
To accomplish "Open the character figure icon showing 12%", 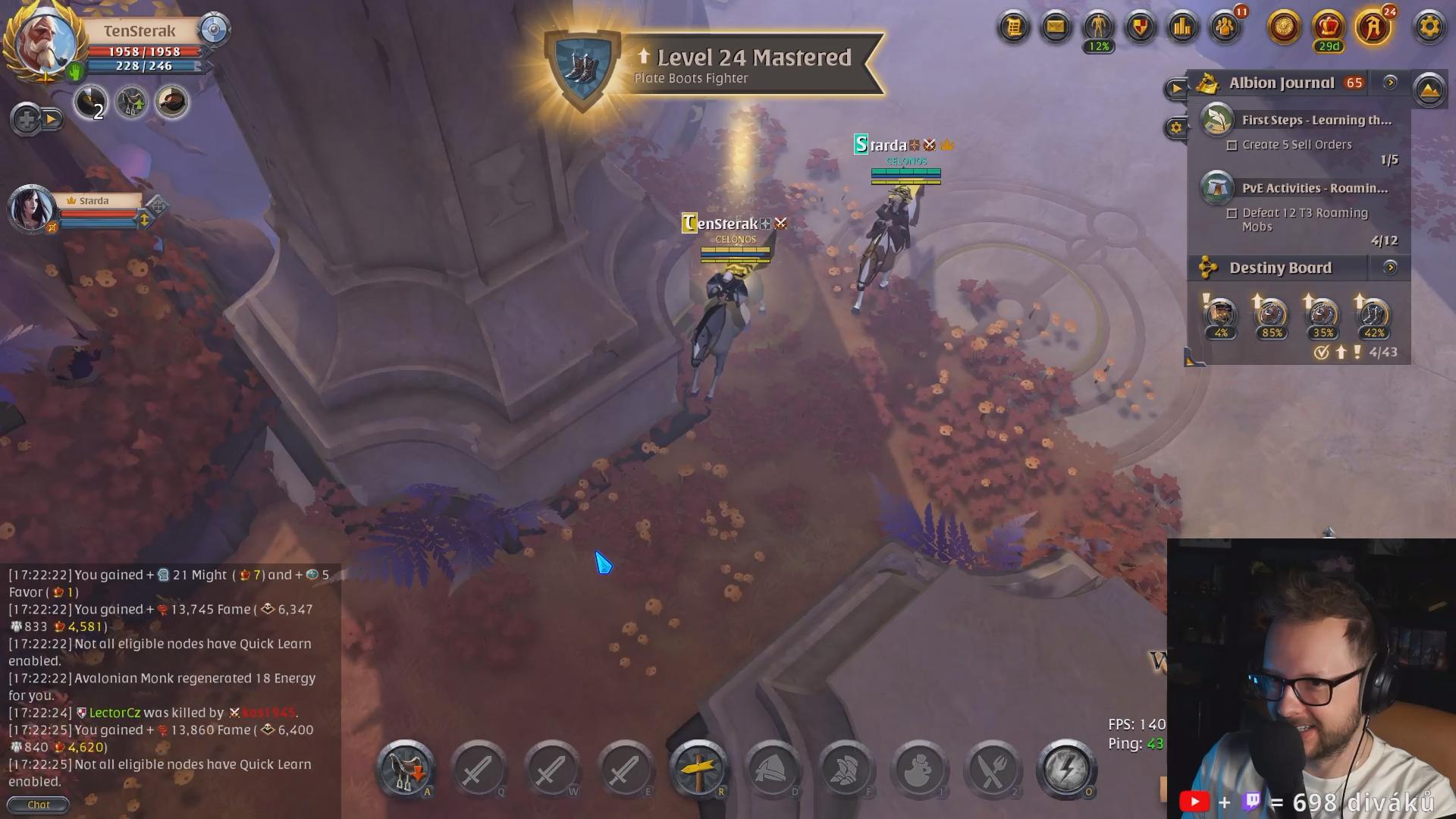I will tap(1098, 28).
